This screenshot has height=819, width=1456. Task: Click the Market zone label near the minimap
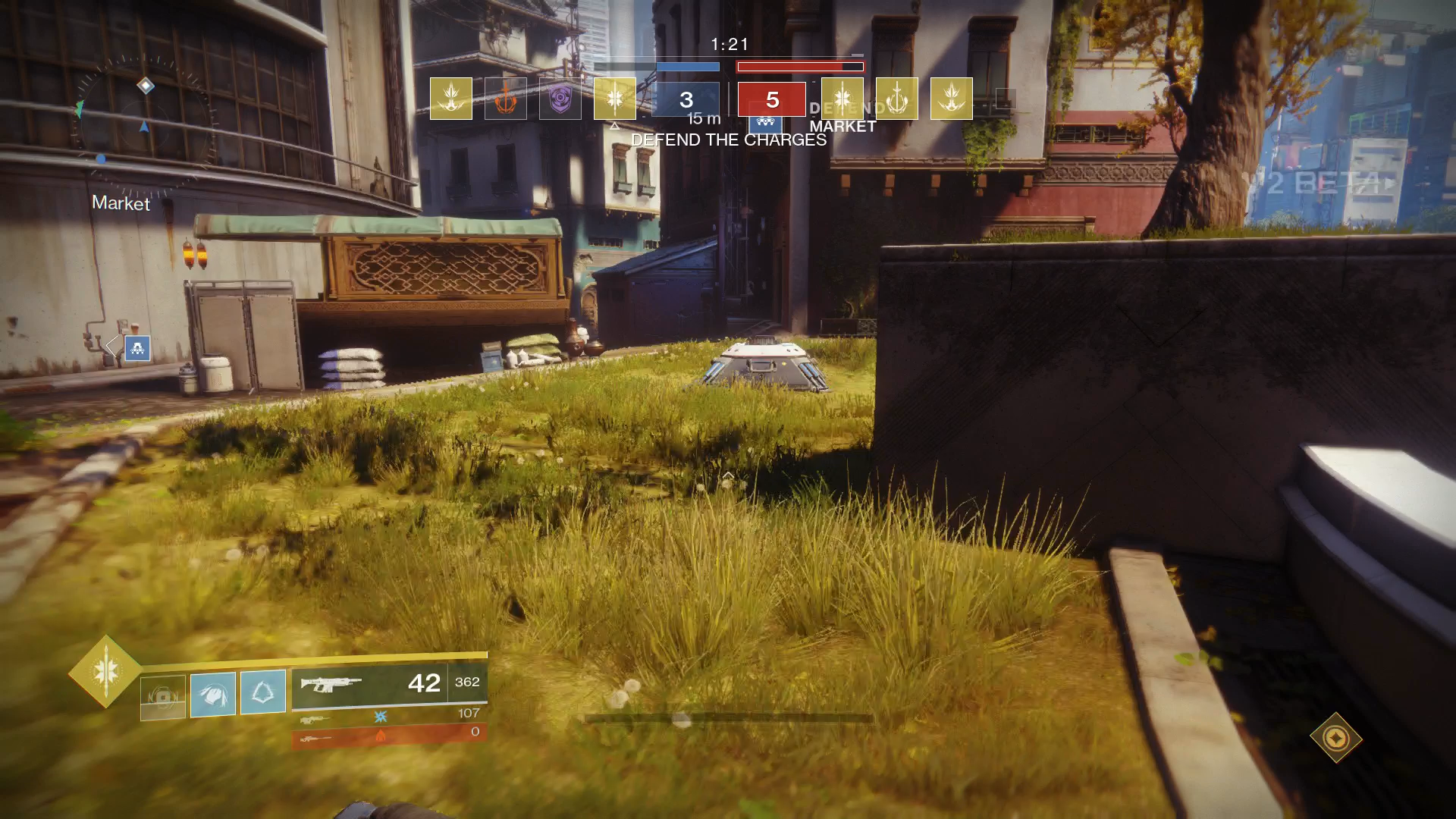click(120, 204)
